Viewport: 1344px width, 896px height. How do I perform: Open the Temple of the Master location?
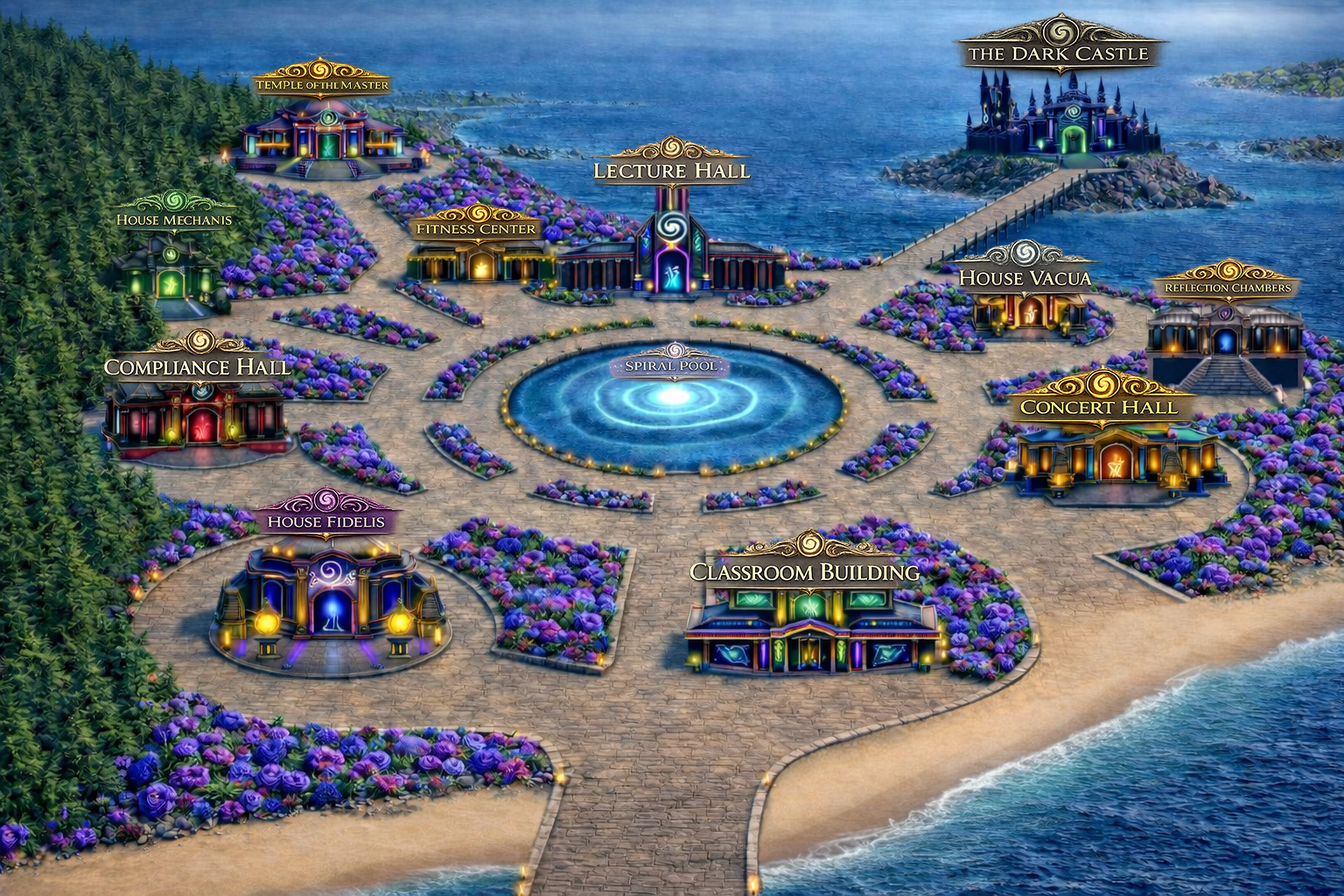pyautogui.click(x=321, y=85)
